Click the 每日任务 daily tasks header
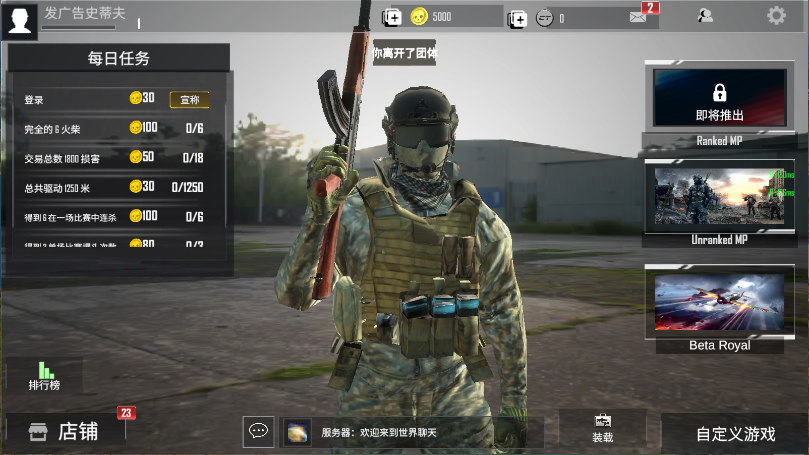This screenshot has height=455, width=809. (118, 58)
